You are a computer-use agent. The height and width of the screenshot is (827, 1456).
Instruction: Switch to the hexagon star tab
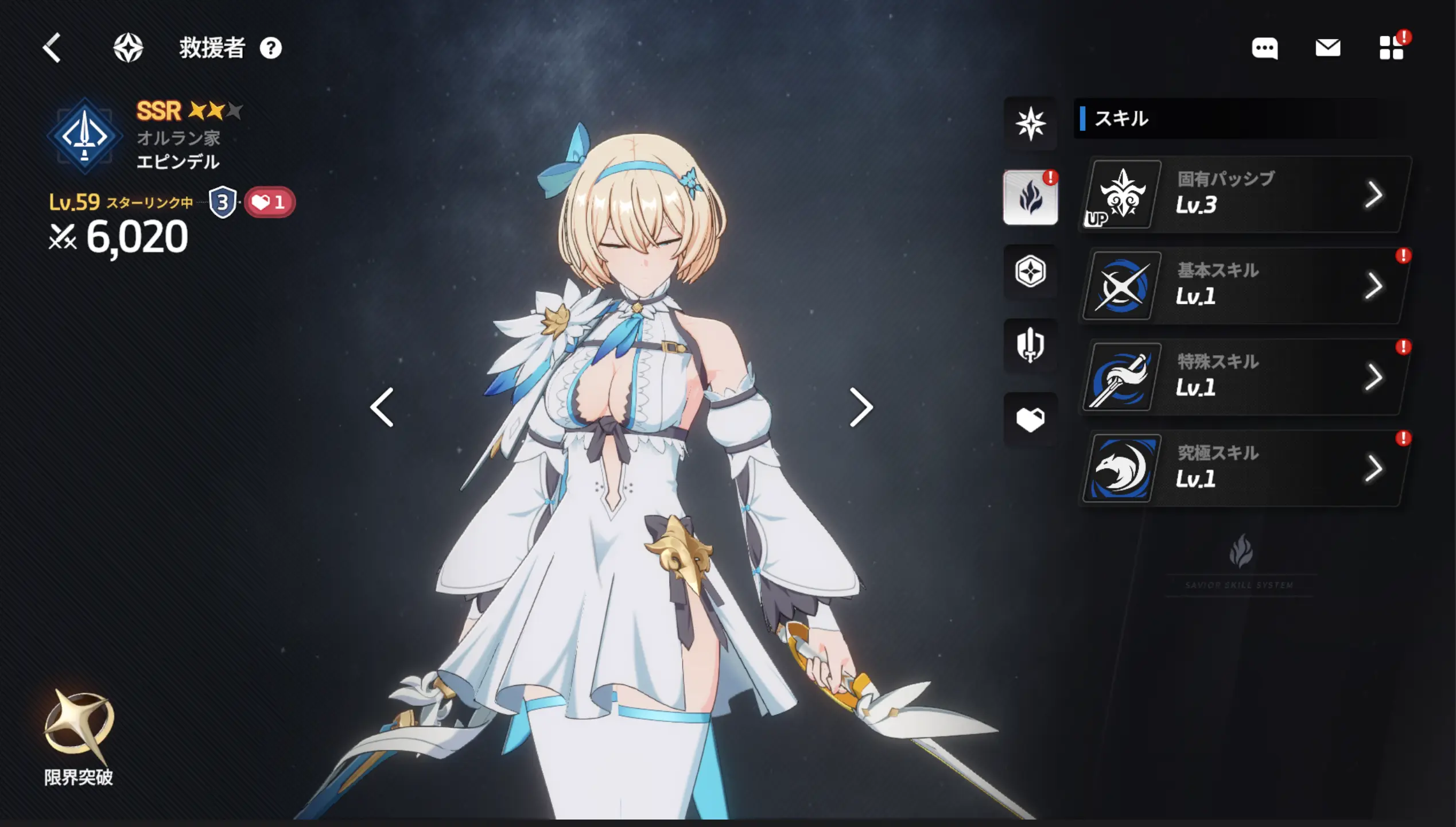pyautogui.click(x=1030, y=271)
